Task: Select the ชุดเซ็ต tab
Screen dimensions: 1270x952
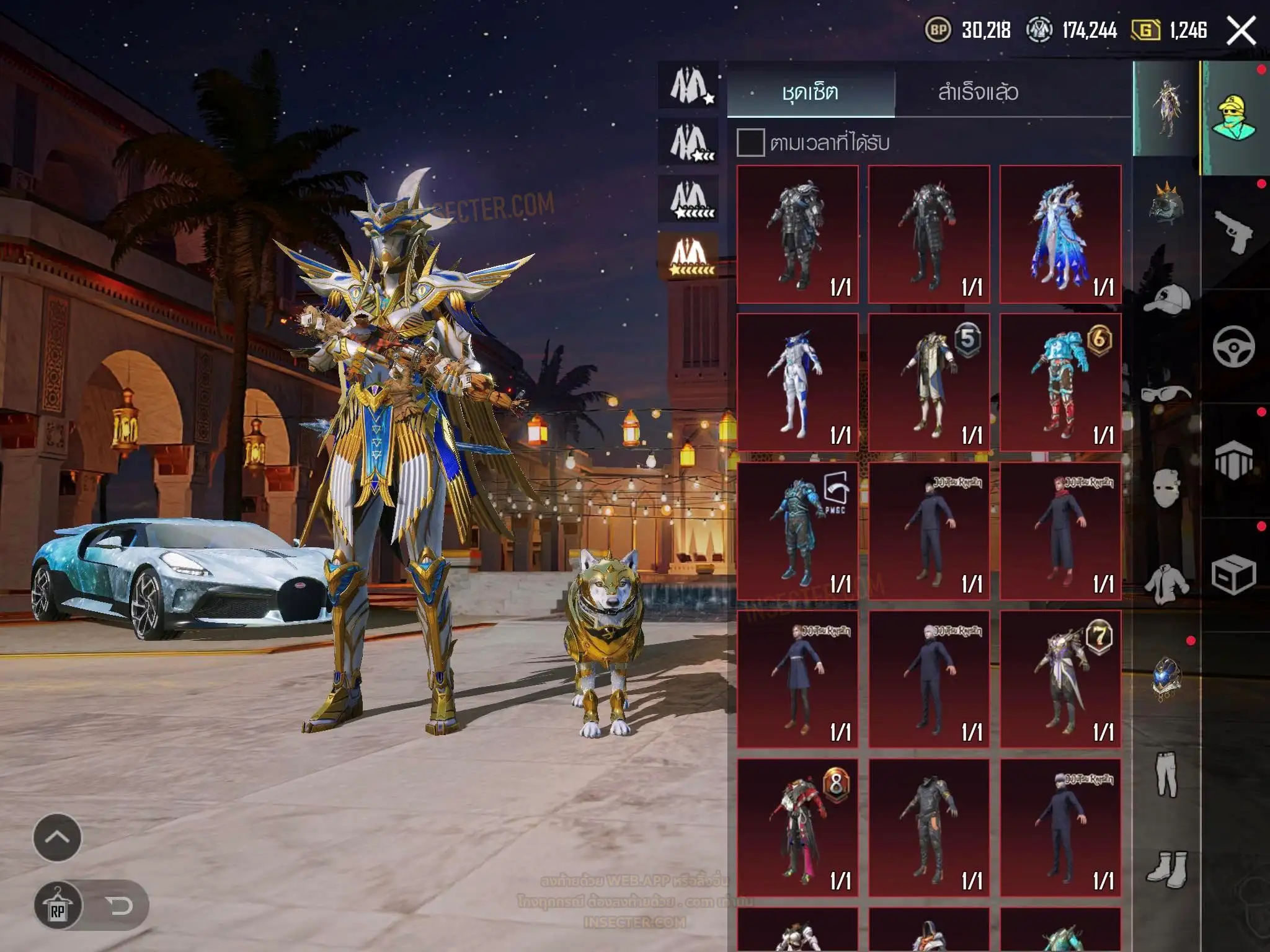Action: [x=810, y=92]
